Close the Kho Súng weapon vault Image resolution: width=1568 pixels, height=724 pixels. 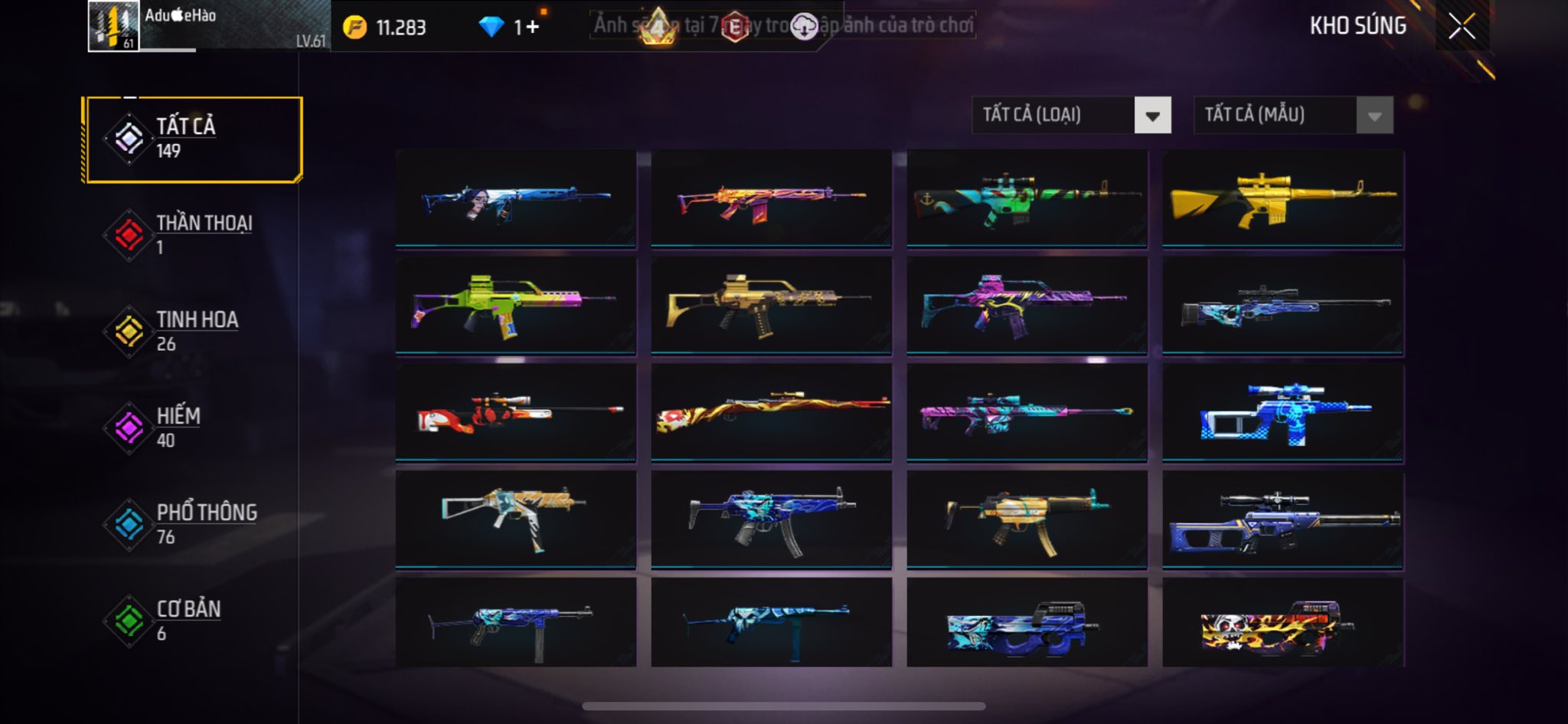click(1461, 27)
